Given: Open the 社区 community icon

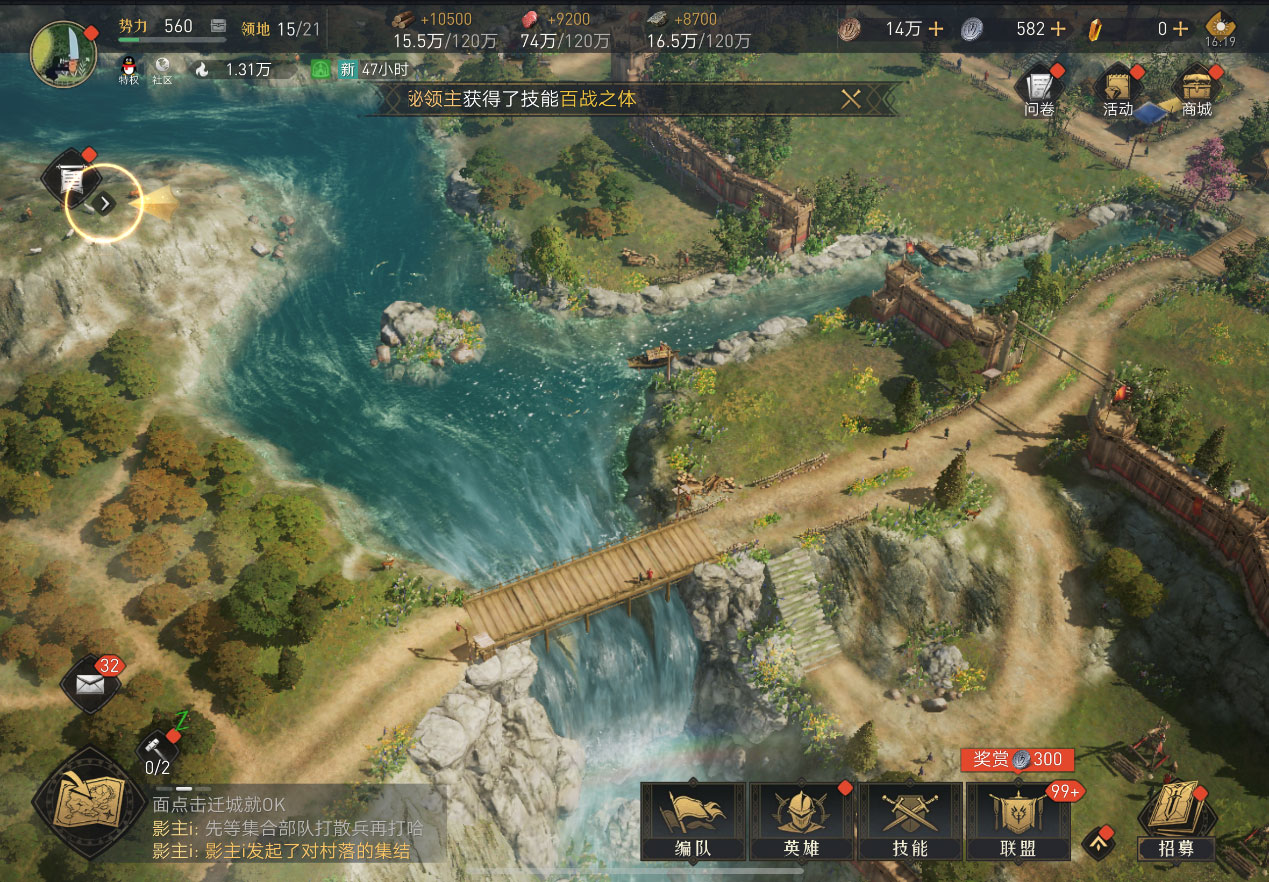Looking at the screenshot, I should 163,70.
